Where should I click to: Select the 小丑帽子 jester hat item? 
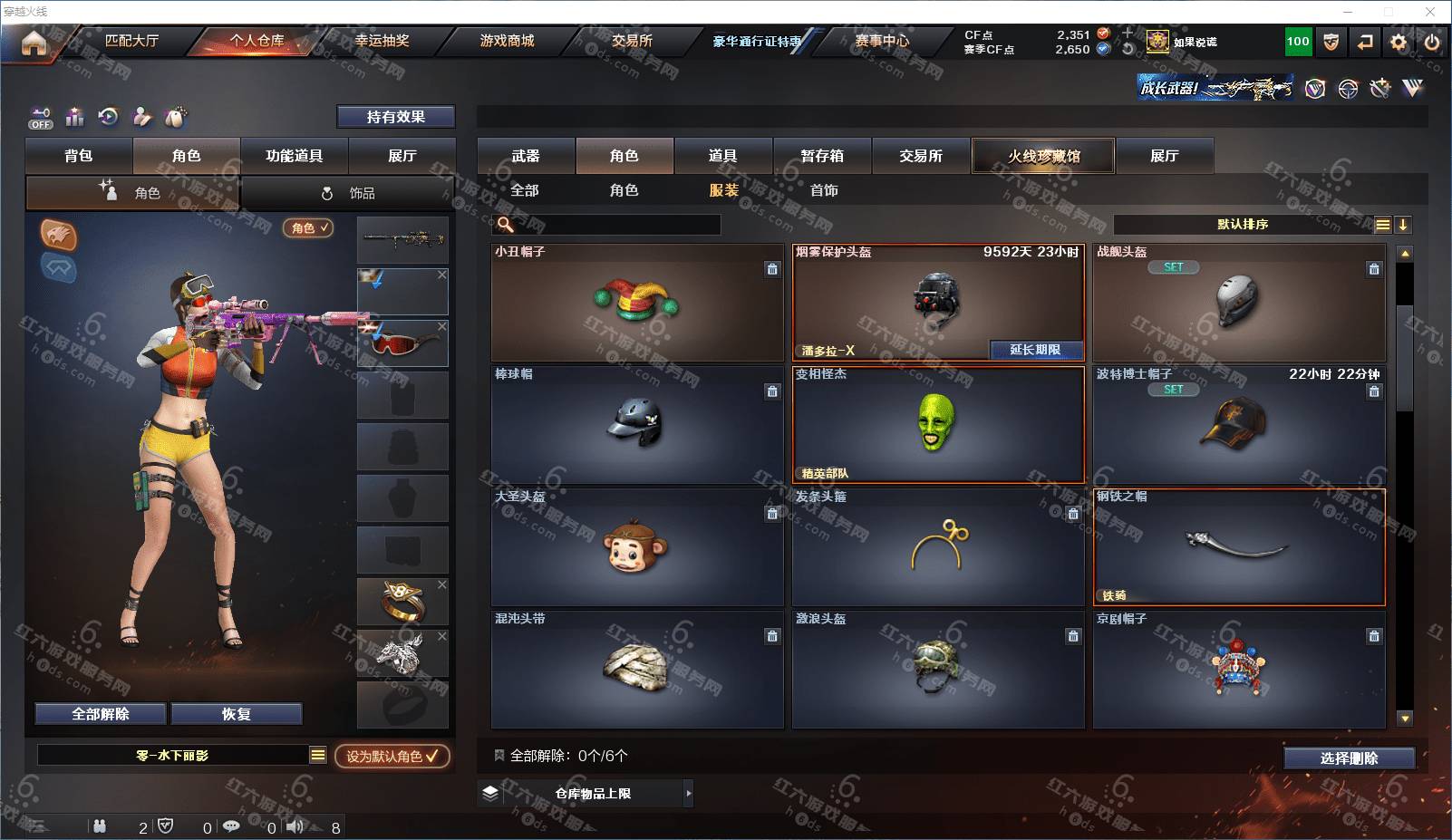[x=636, y=302]
